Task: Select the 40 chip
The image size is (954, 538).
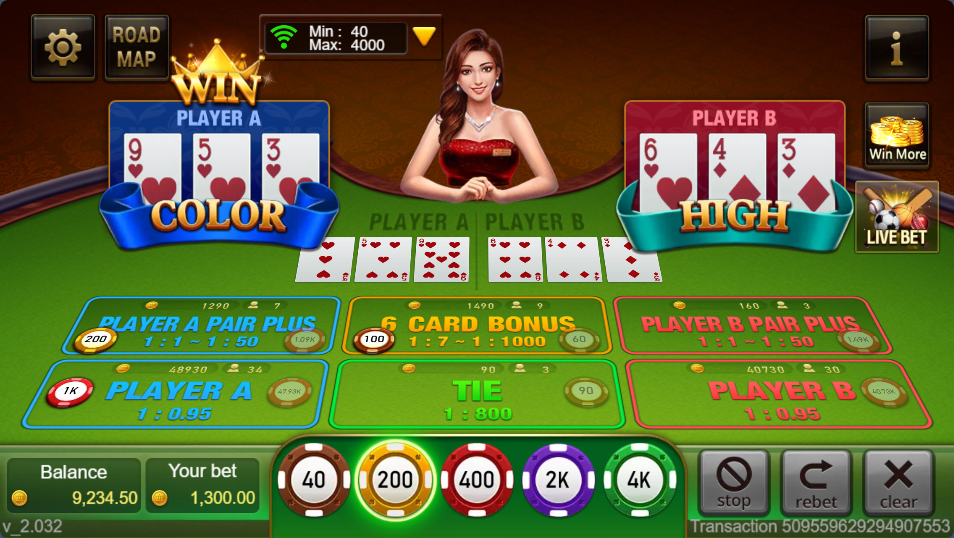Action: point(314,480)
